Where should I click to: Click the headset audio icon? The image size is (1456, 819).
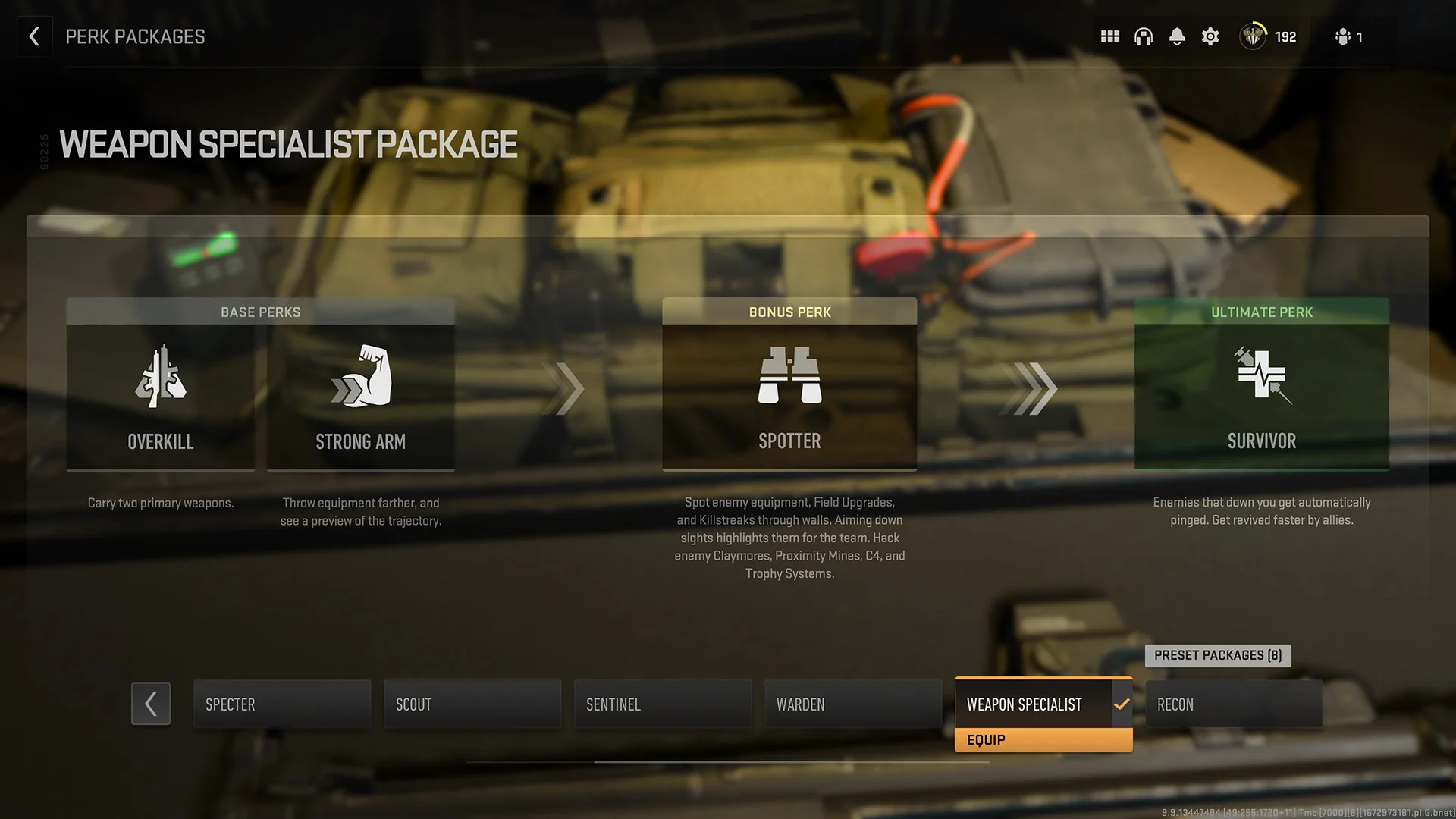tap(1143, 36)
